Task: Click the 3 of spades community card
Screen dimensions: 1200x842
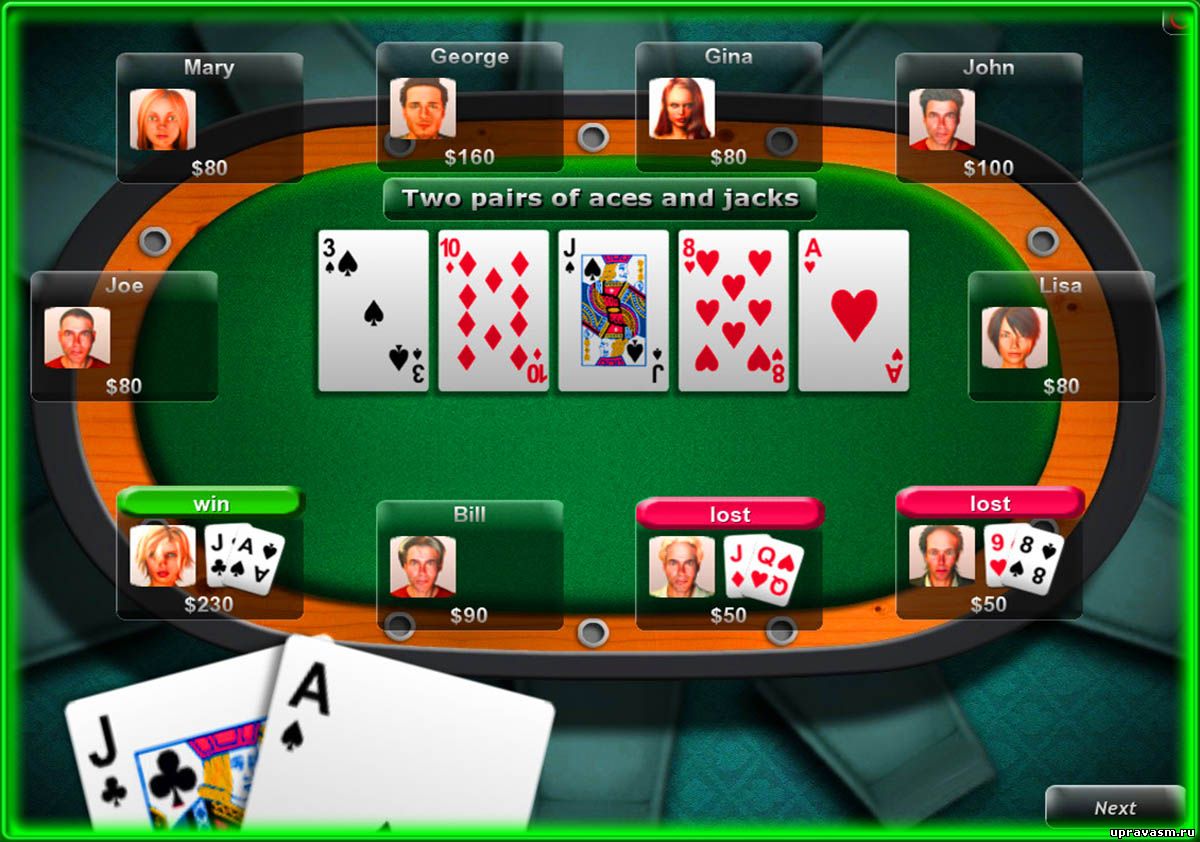Action: pyautogui.click(x=373, y=310)
